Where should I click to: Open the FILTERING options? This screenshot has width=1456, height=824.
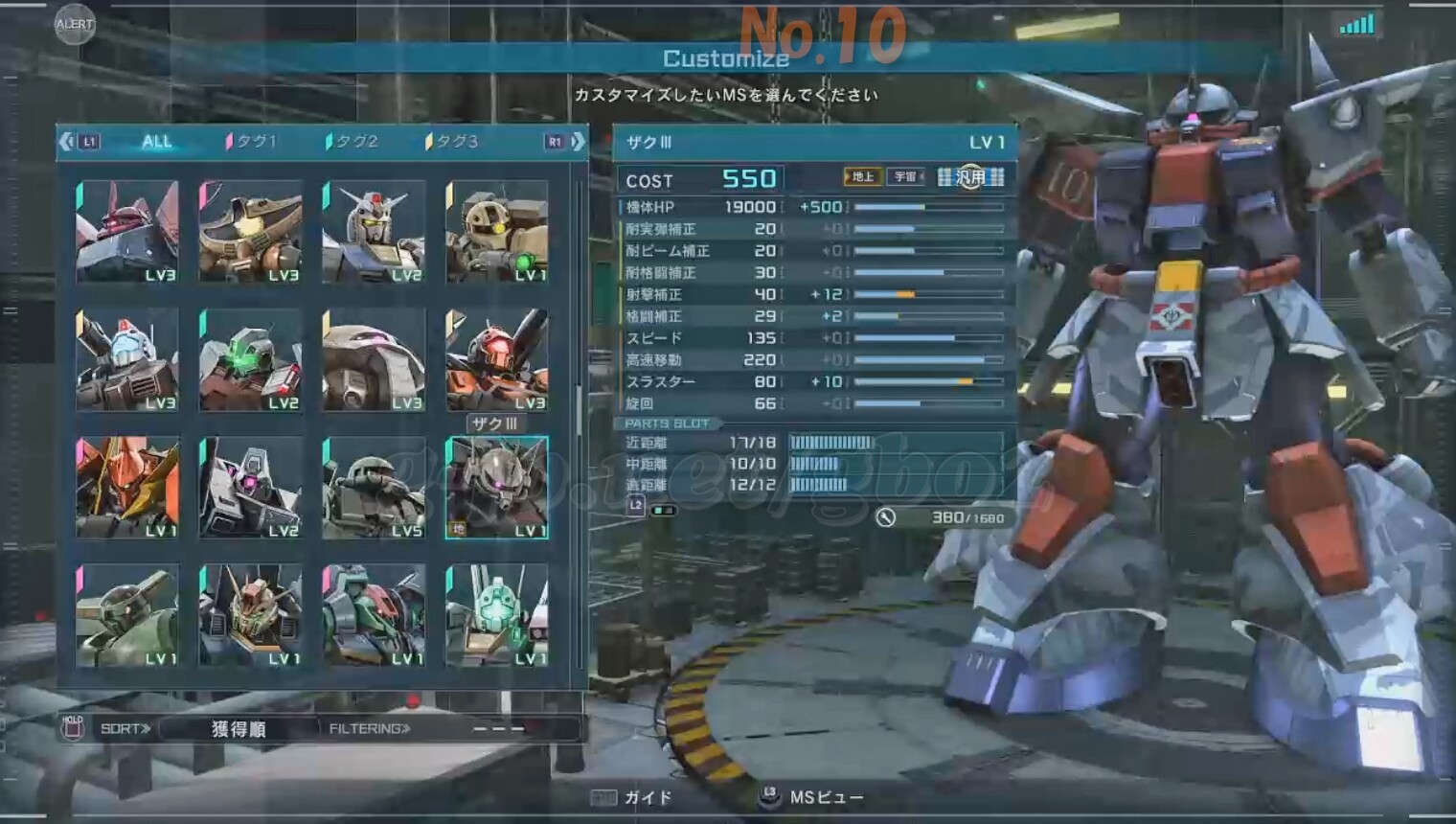pos(370,729)
